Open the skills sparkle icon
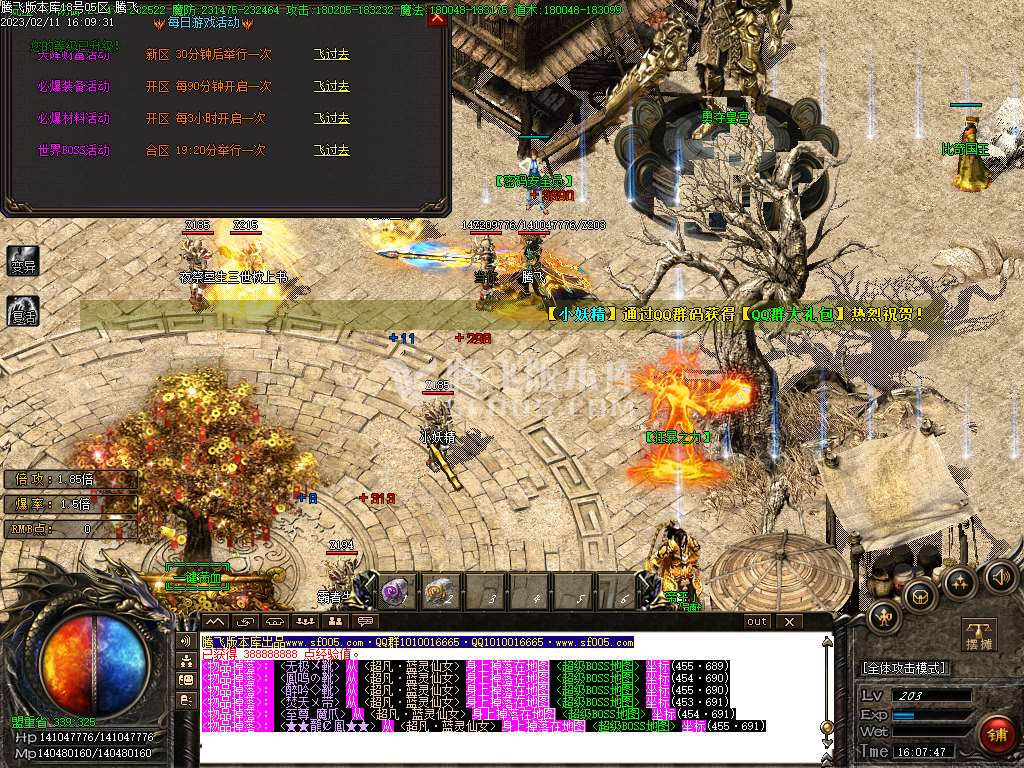This screenshot has height=768, width=1024. coord(958,582)
